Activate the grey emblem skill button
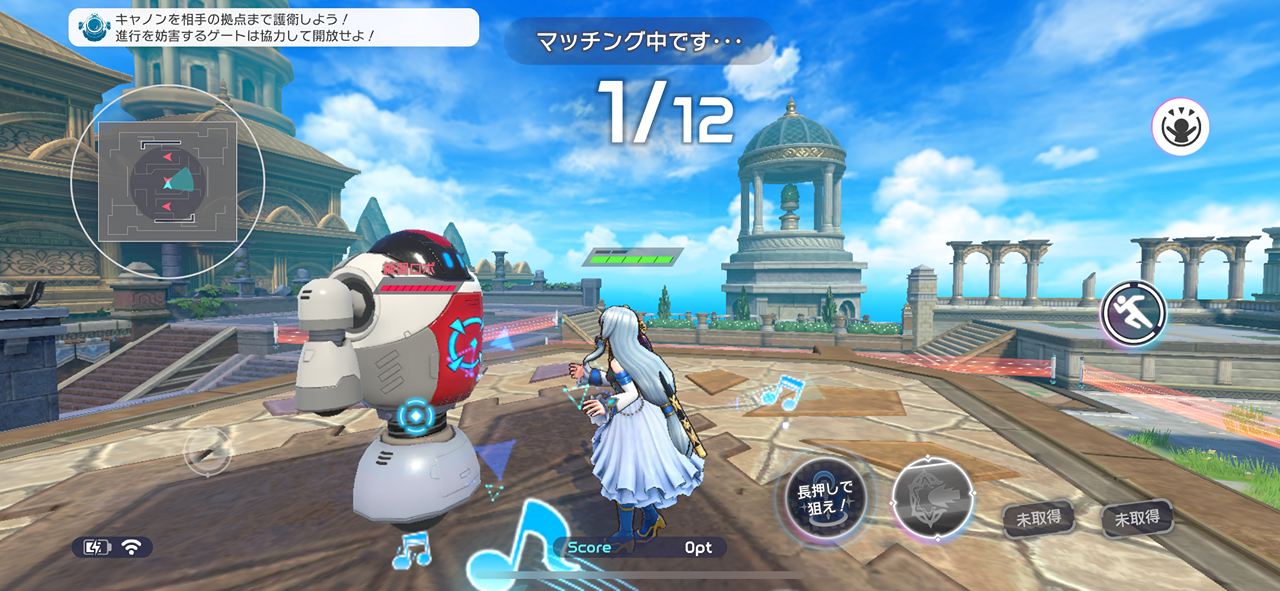The image size is (1280, 591). tap(929, 499)
